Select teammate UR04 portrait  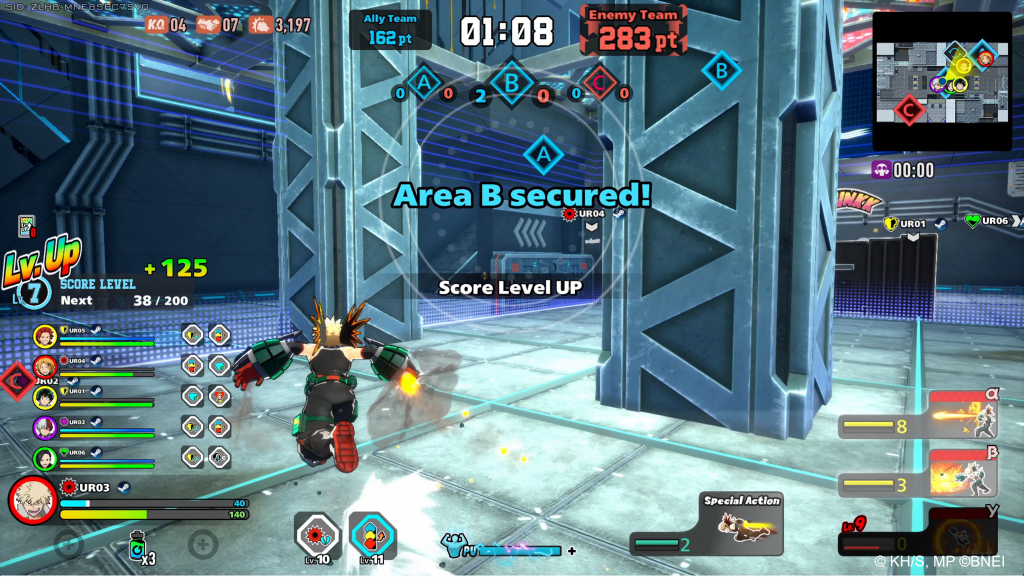(44, 366)
